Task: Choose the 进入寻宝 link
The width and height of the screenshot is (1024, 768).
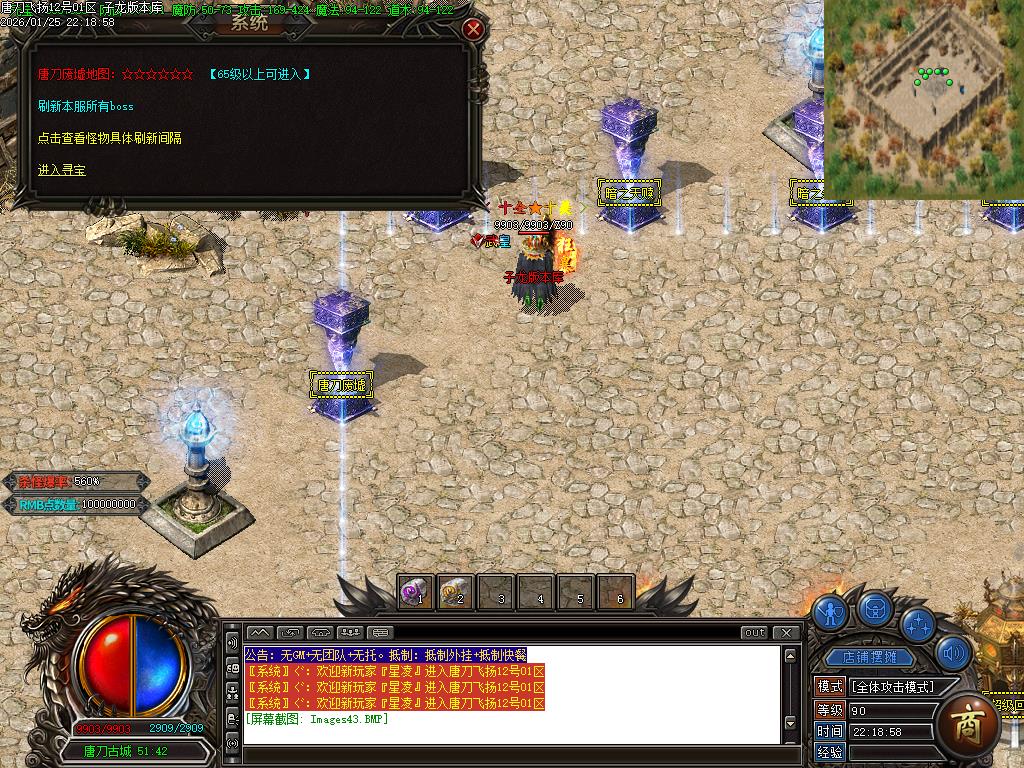Action: tap(62, 170)
